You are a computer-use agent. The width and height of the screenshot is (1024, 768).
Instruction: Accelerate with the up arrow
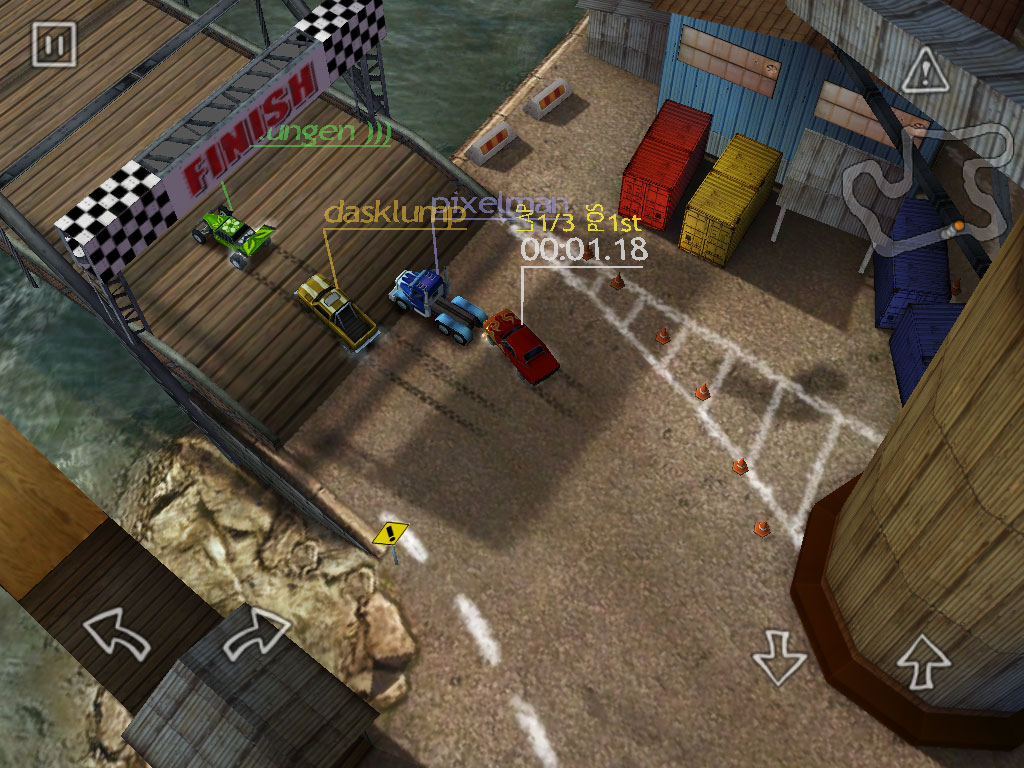tap(922, 658)
